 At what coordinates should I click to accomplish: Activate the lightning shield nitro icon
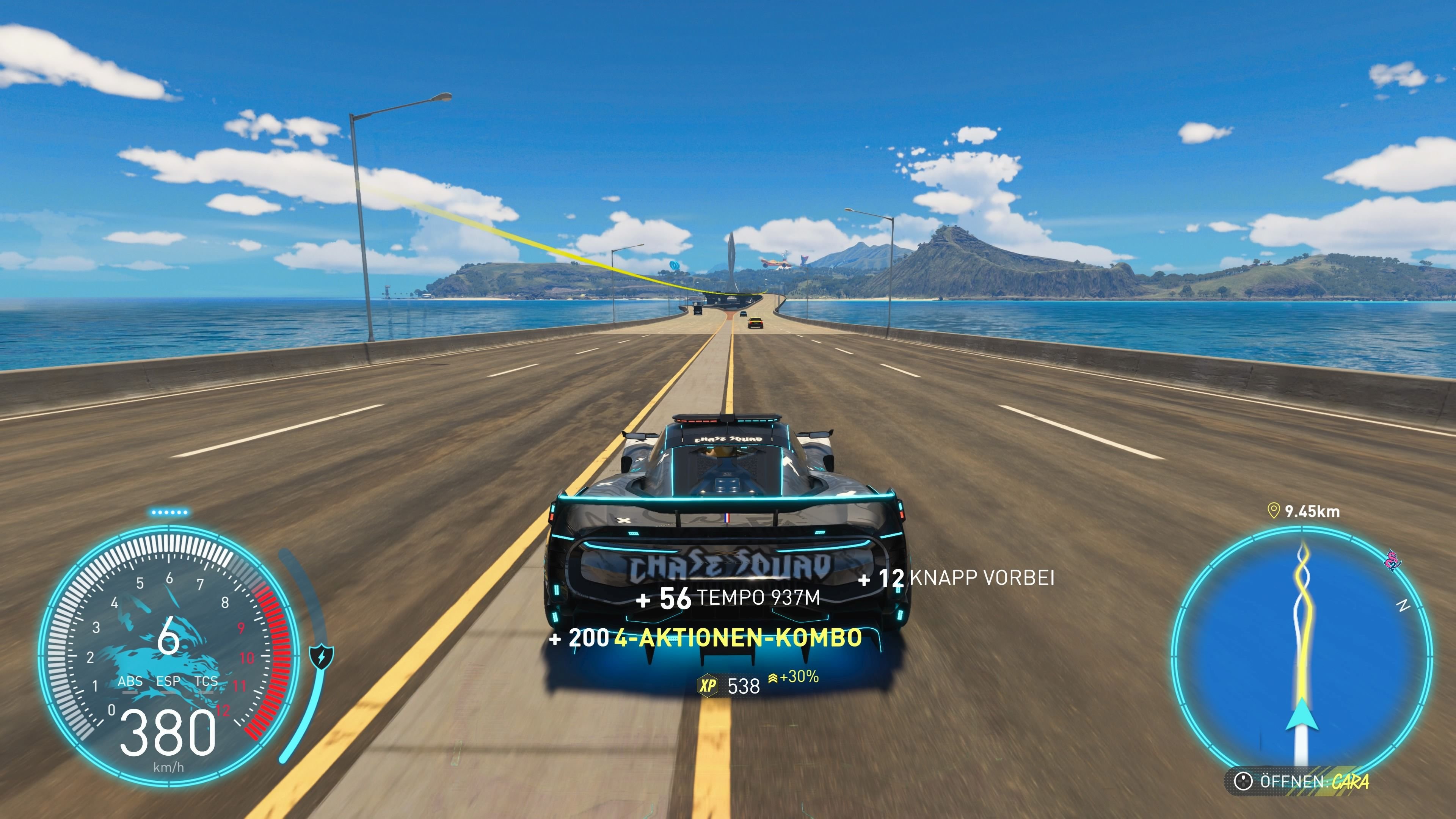(322, 657)
